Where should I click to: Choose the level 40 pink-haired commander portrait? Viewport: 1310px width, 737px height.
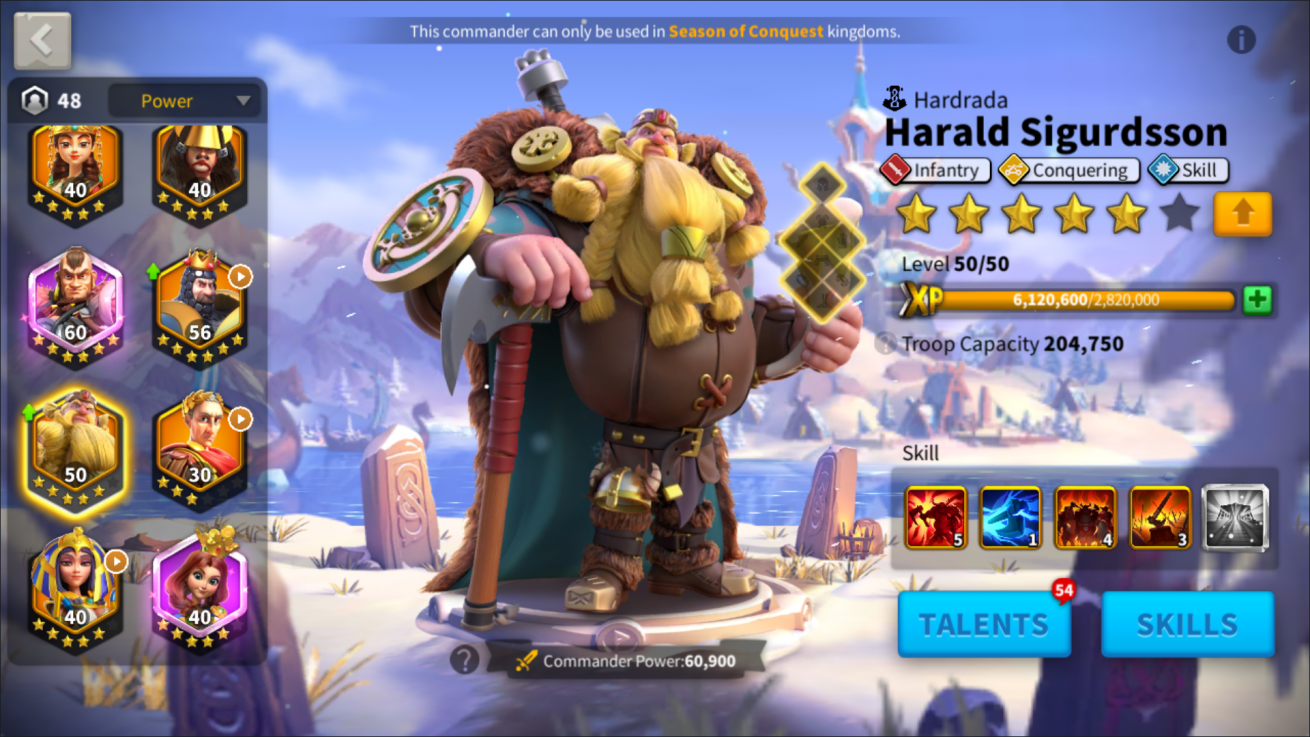click(200, 590)
